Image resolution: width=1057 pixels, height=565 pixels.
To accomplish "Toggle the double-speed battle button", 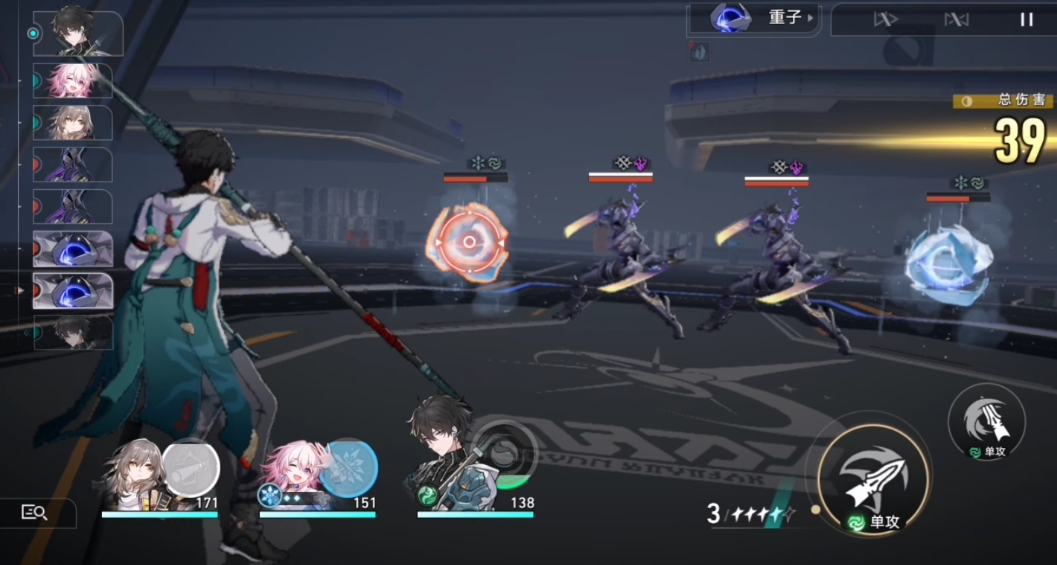I will coord(886,19).
